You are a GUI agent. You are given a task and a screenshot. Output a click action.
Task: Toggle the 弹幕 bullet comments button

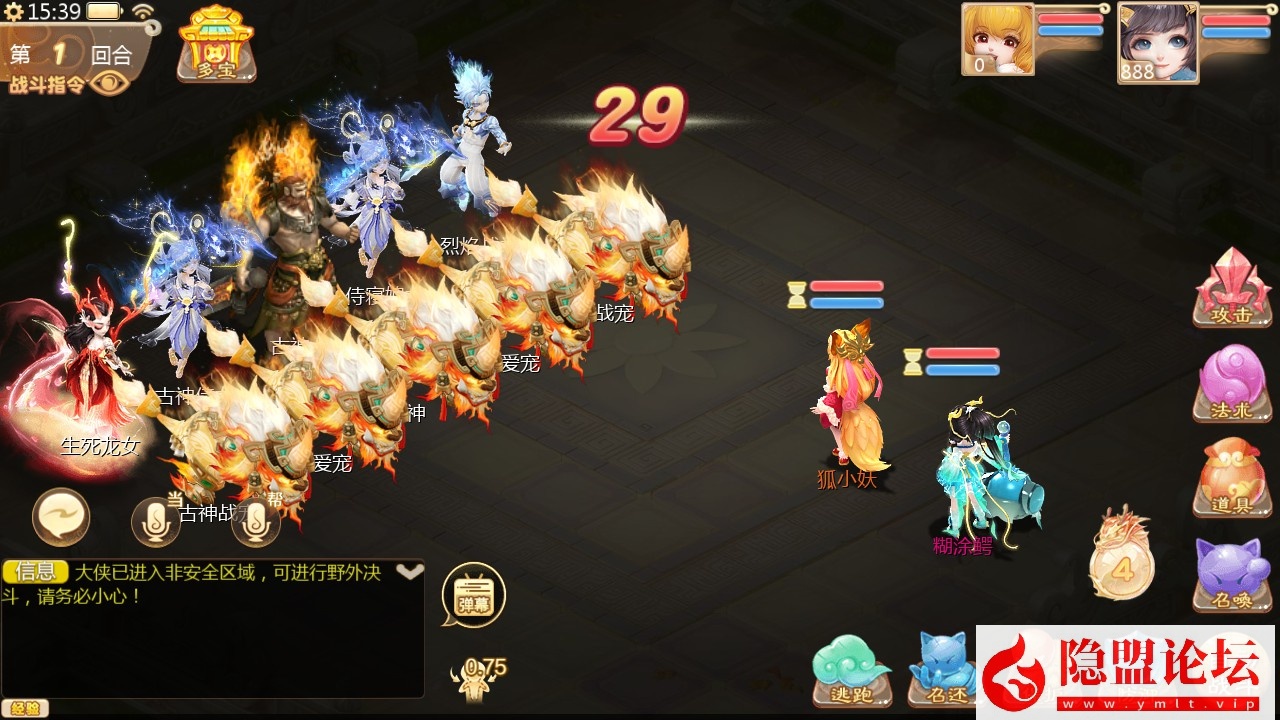[473, 596]
